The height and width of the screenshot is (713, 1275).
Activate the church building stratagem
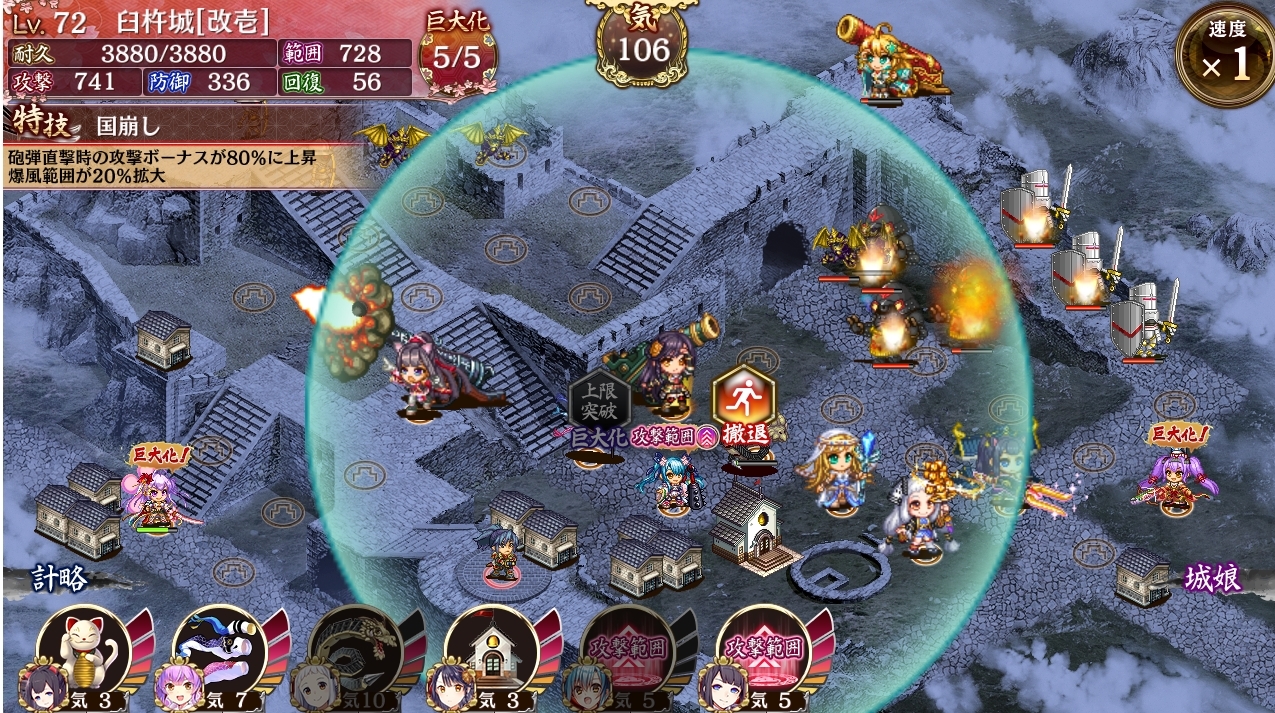491,651
